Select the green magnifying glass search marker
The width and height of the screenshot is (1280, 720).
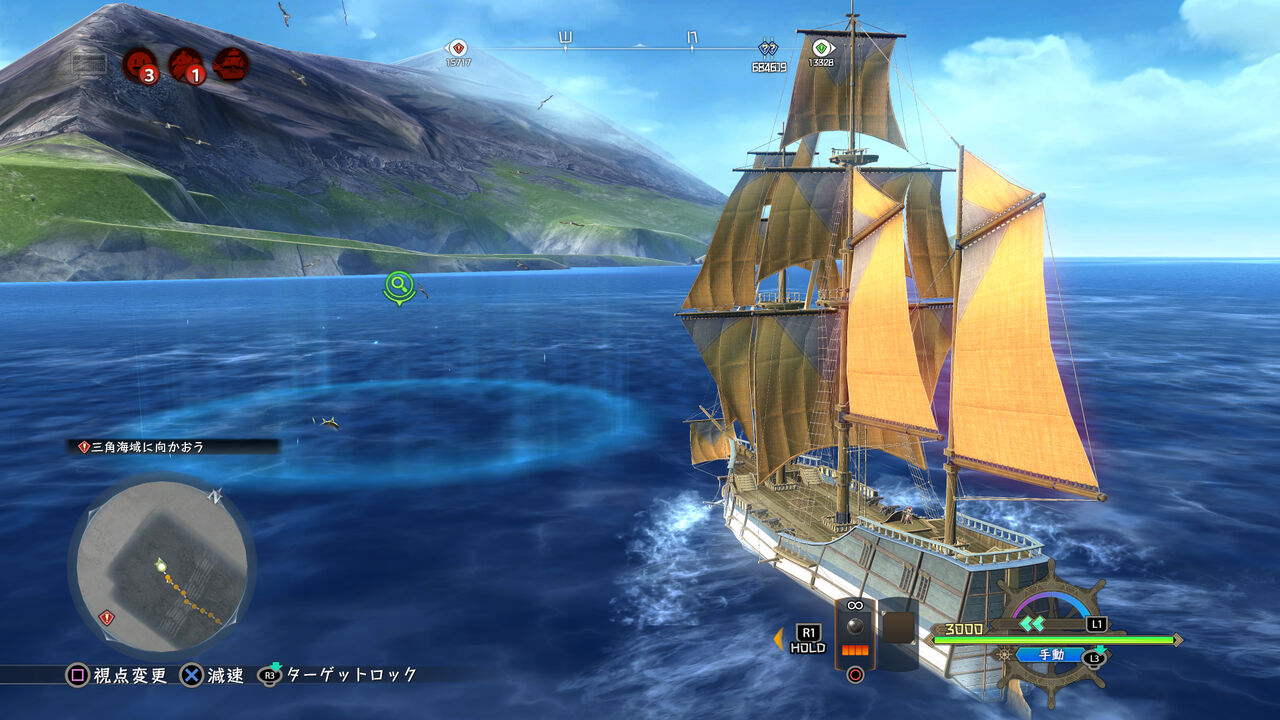pos(399,286)
